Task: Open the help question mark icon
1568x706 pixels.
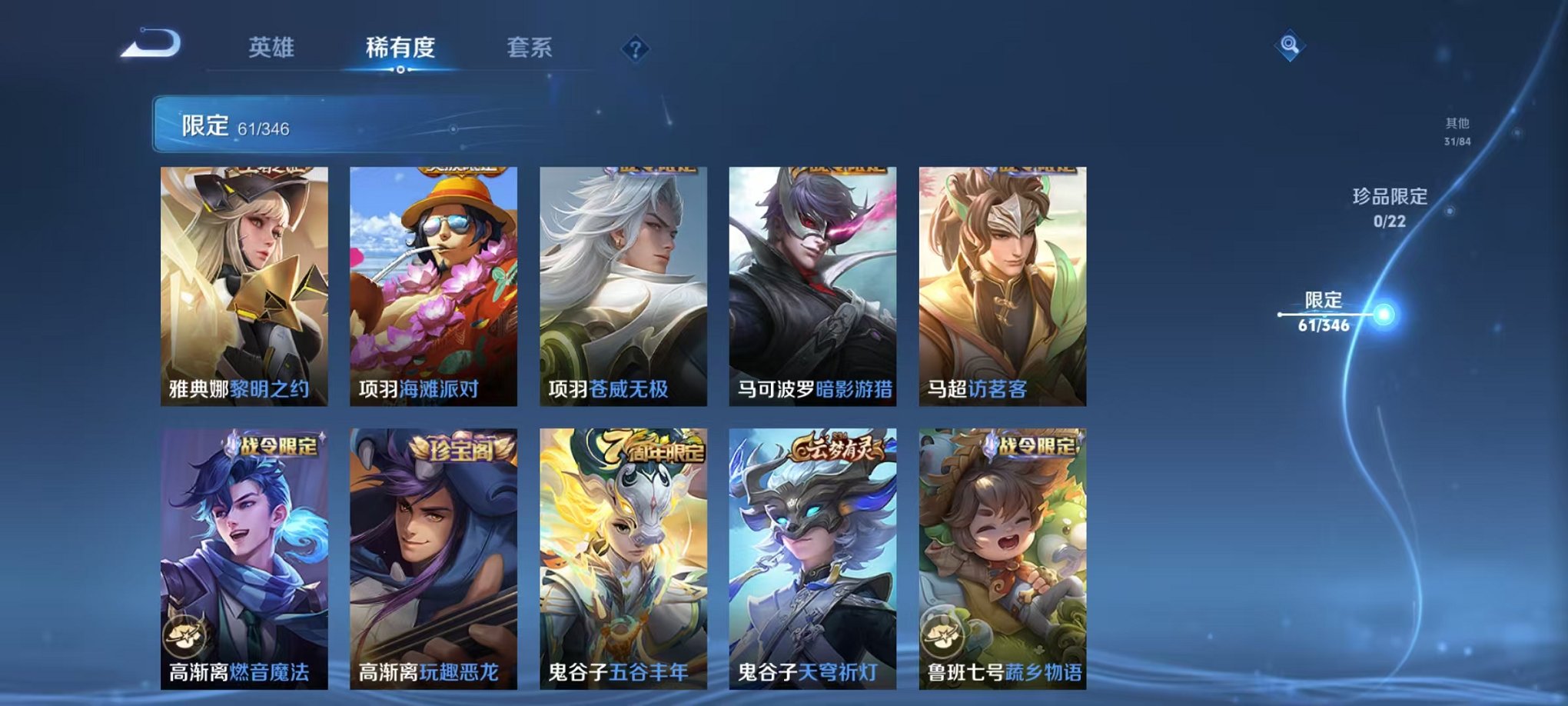Action: (x=634, y=50)
